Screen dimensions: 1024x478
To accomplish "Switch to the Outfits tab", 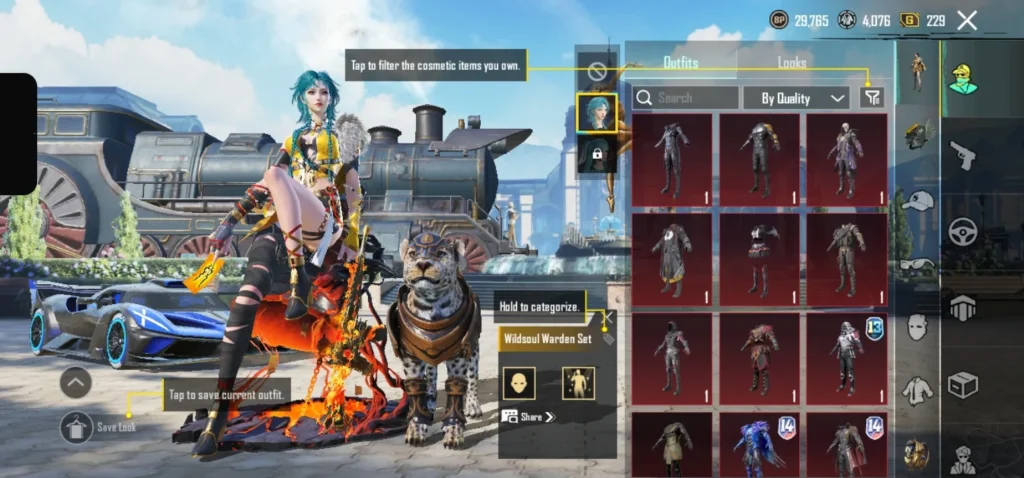I will click(681, 62).
